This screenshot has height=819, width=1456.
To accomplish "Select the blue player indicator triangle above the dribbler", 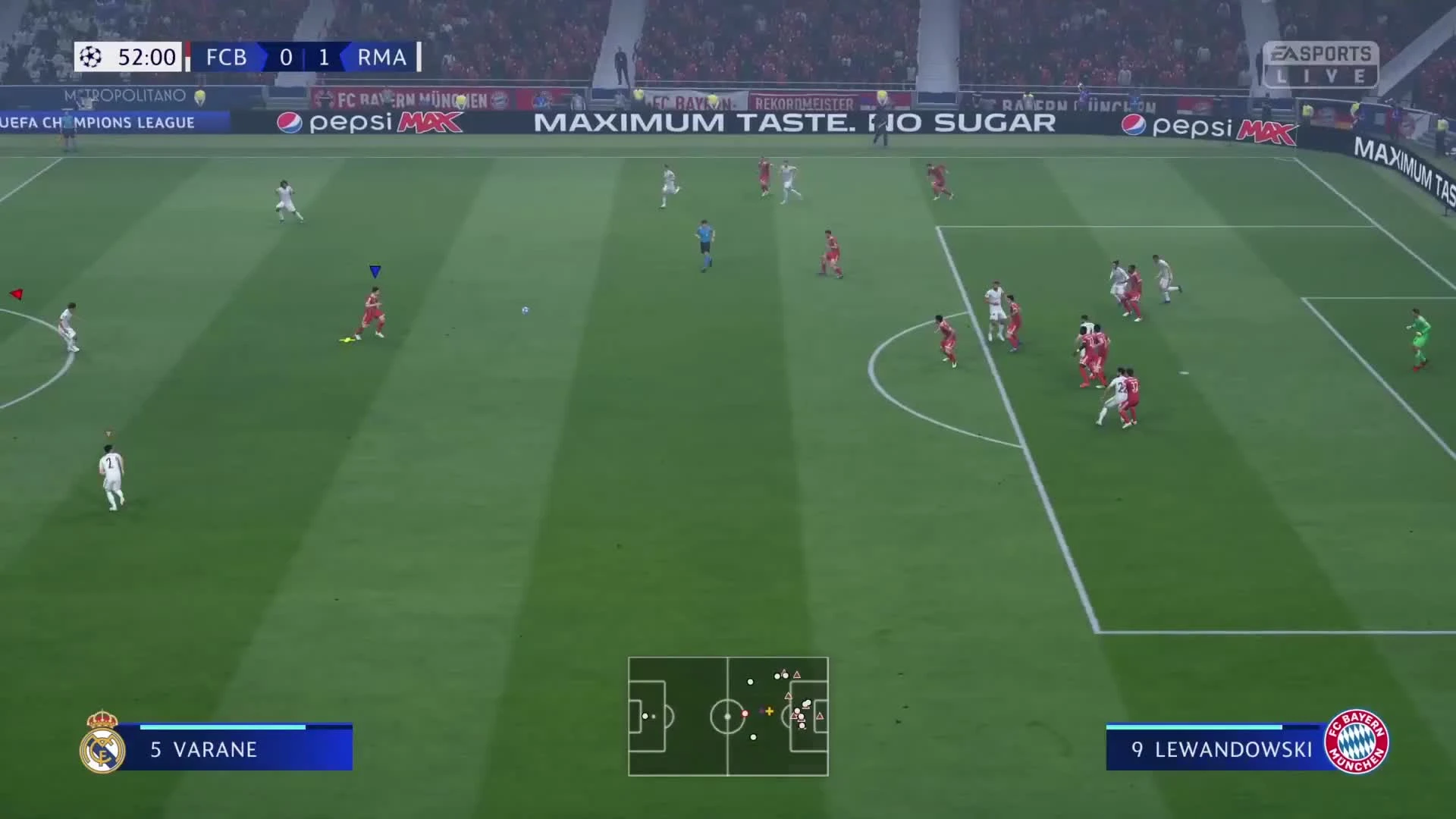I will click(x=374, y=271).
